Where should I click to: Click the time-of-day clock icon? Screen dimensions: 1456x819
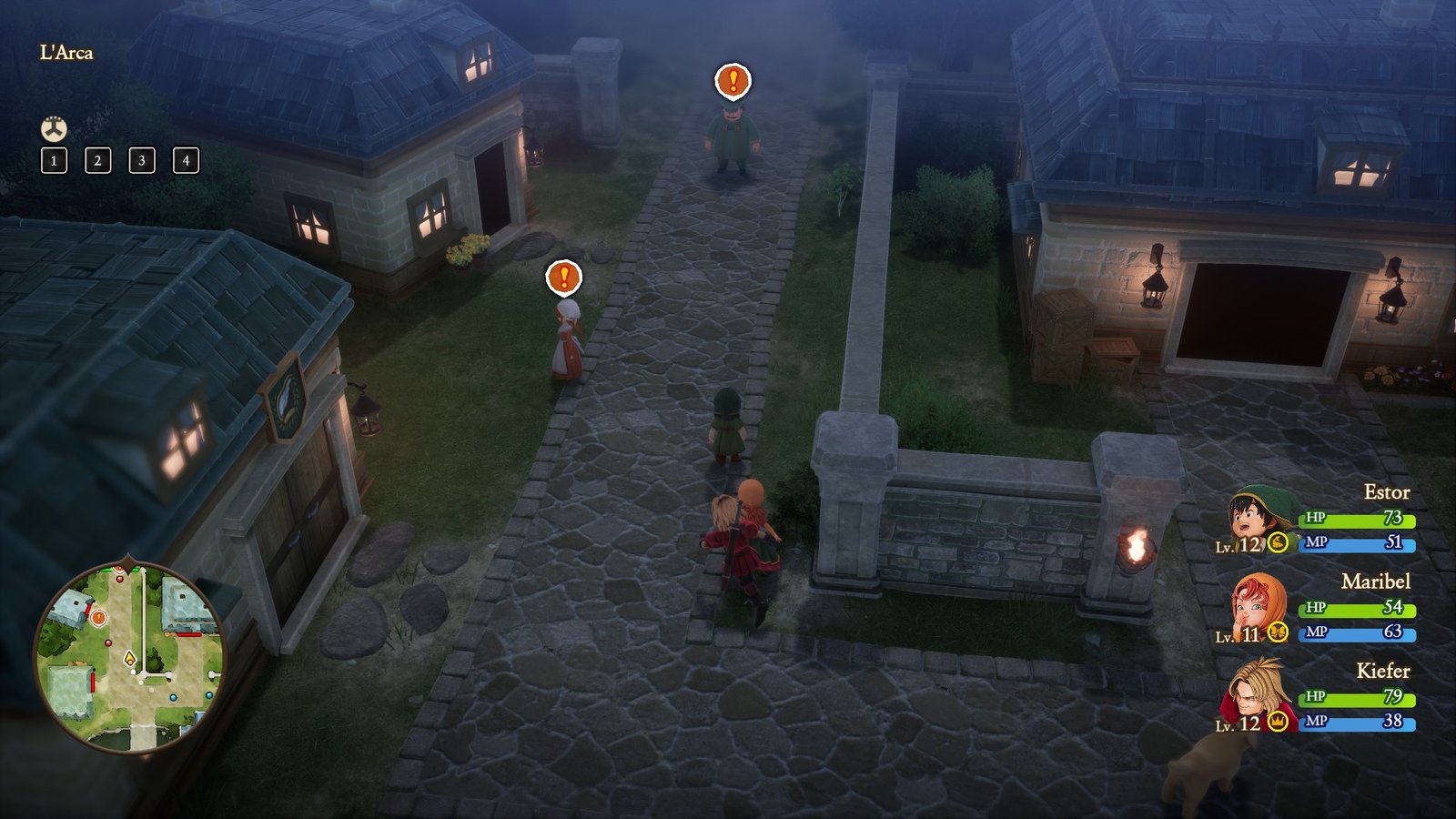coord(52,128)
